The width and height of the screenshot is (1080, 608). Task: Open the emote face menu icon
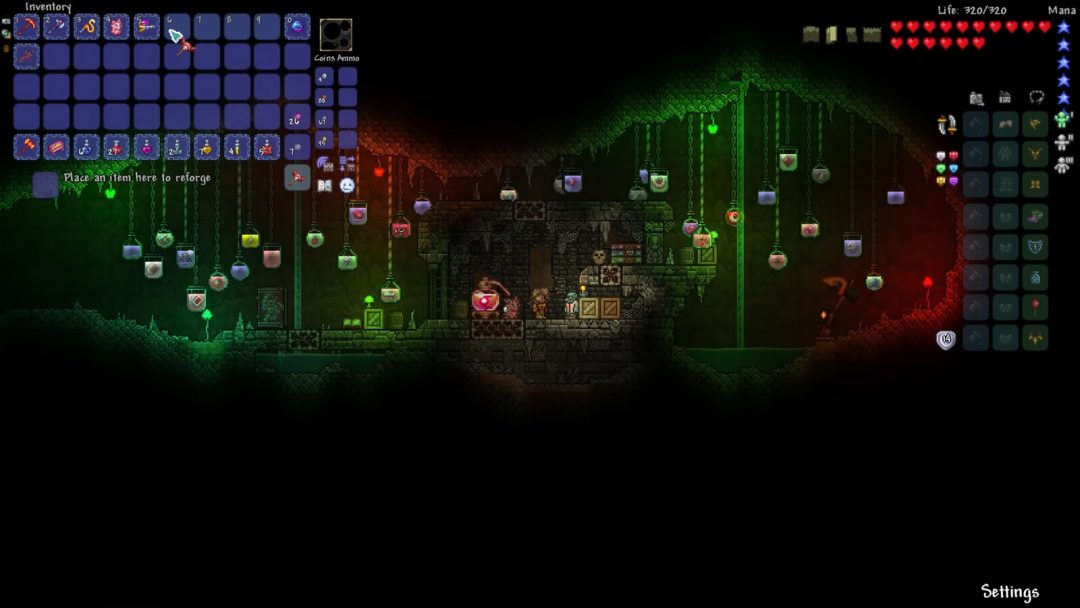click(347, 185)
